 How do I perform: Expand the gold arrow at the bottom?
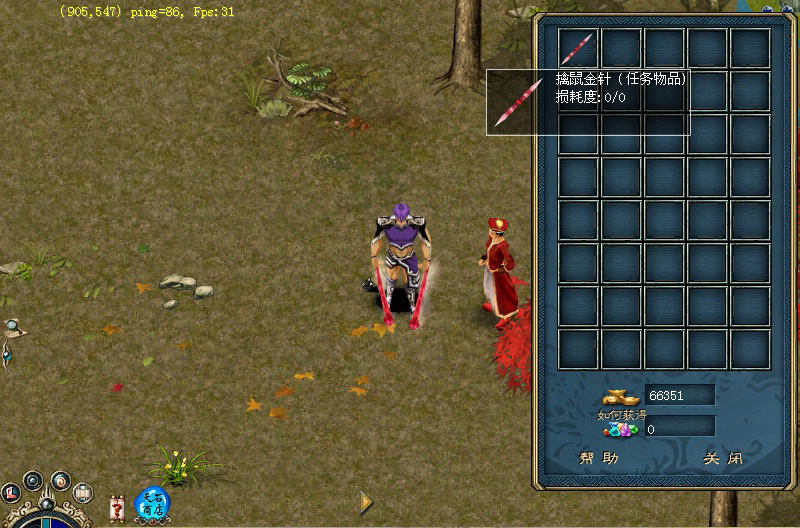[x=366, y=501]
